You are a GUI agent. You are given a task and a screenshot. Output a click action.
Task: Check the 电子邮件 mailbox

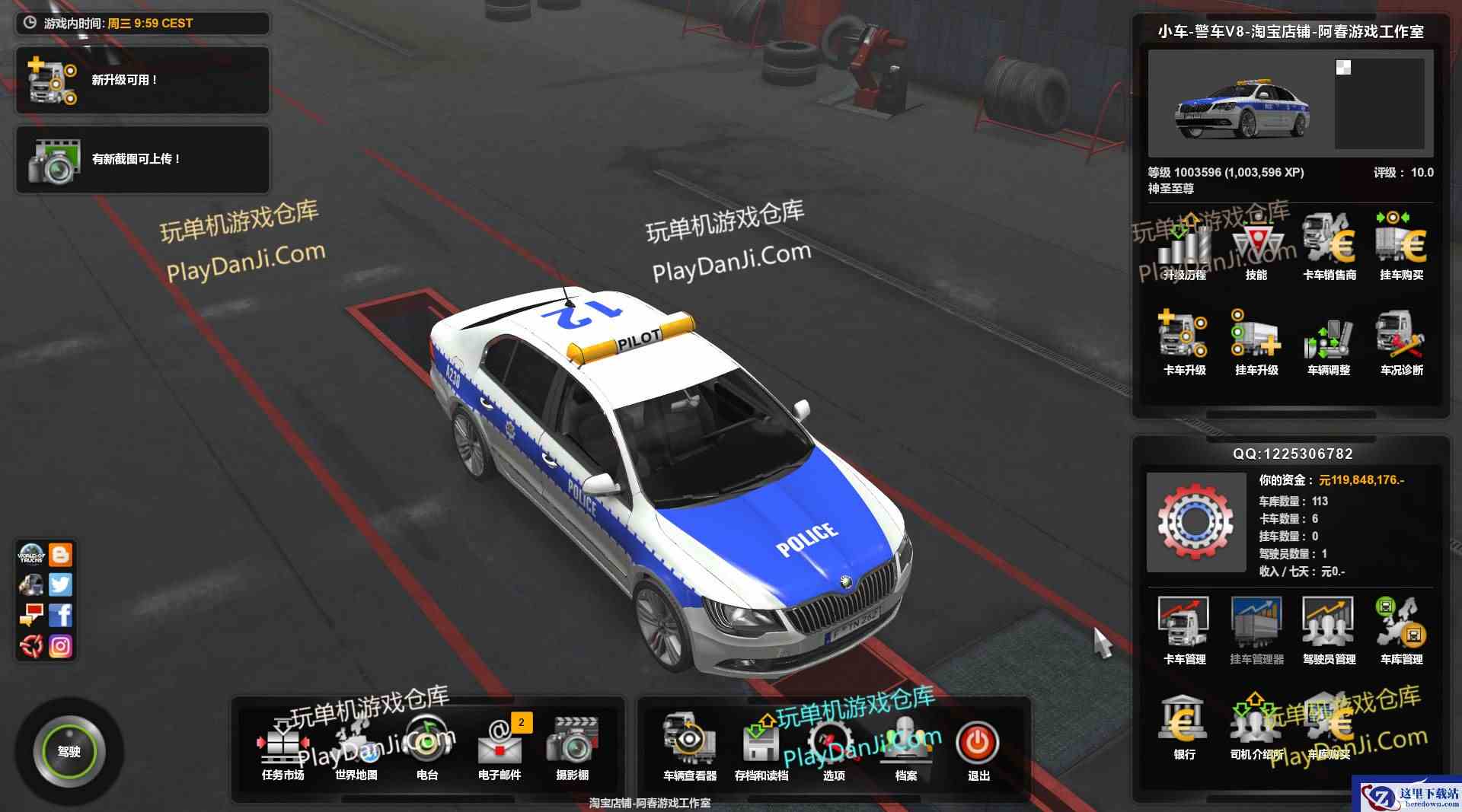[x=500, y=747]
